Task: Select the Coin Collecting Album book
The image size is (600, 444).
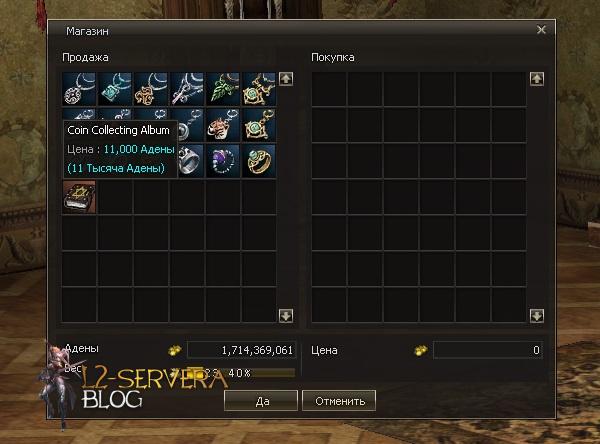Action: 79,197
